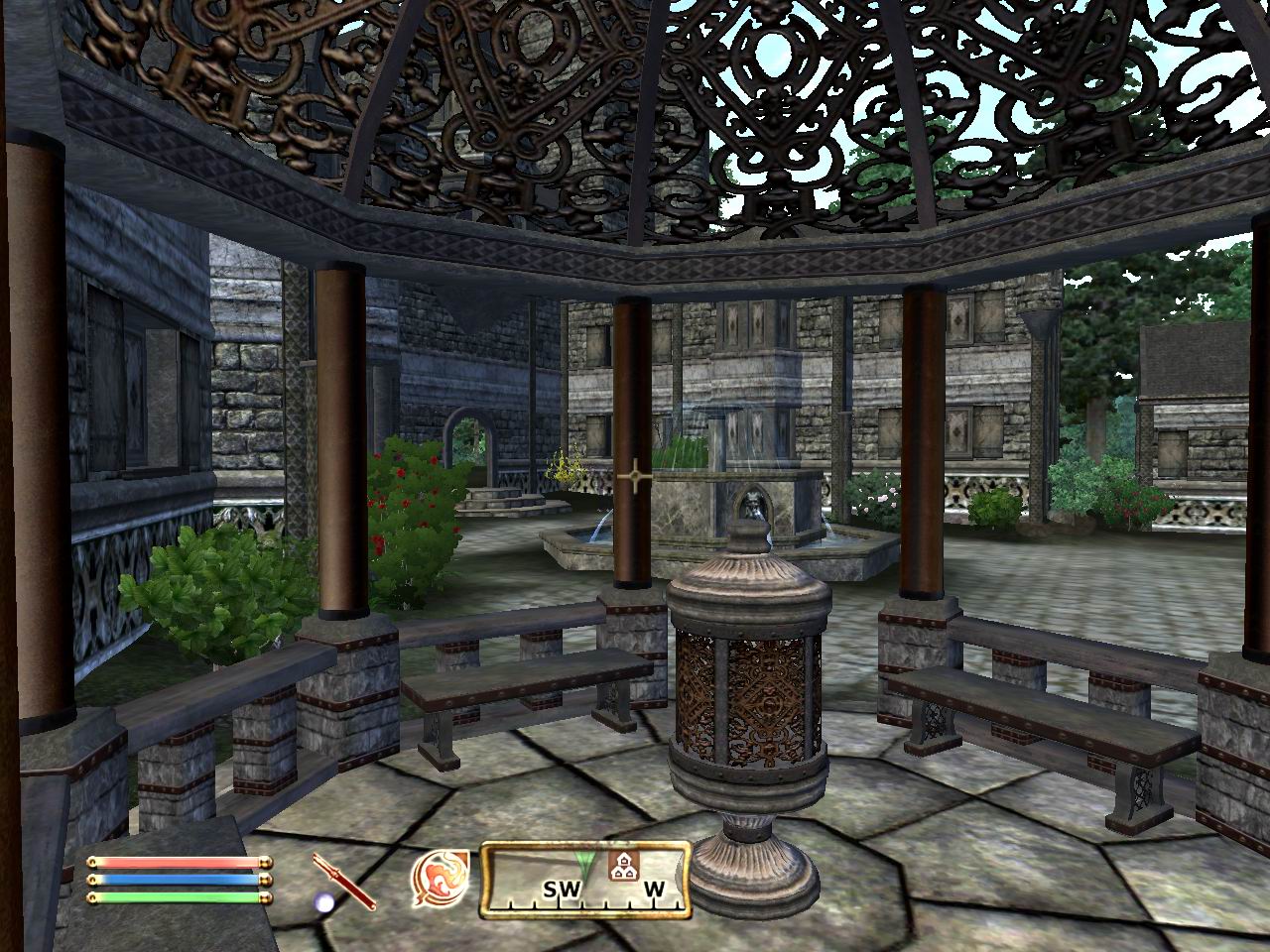Click the white enchantment charge orb
The image size is (1270, 952).
[322, 902]
